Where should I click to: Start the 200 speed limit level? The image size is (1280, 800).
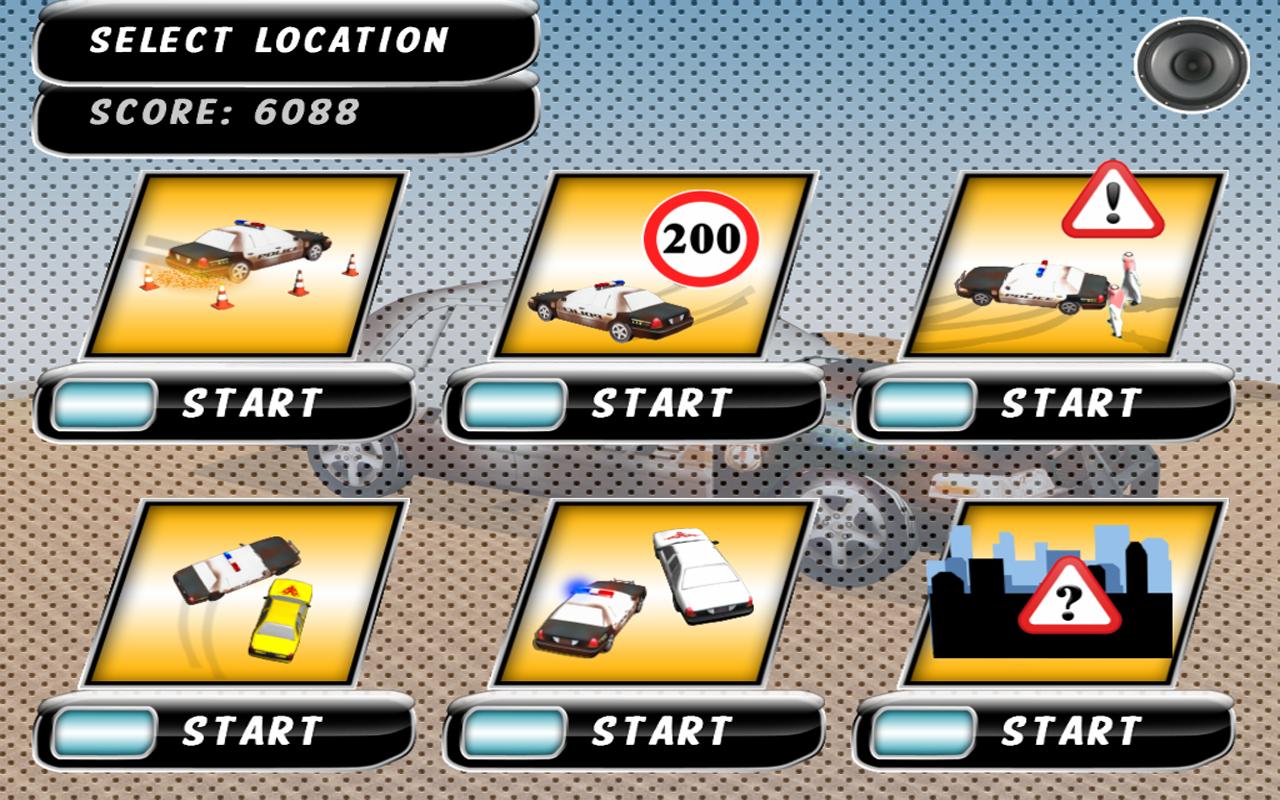tap(635, 404)
